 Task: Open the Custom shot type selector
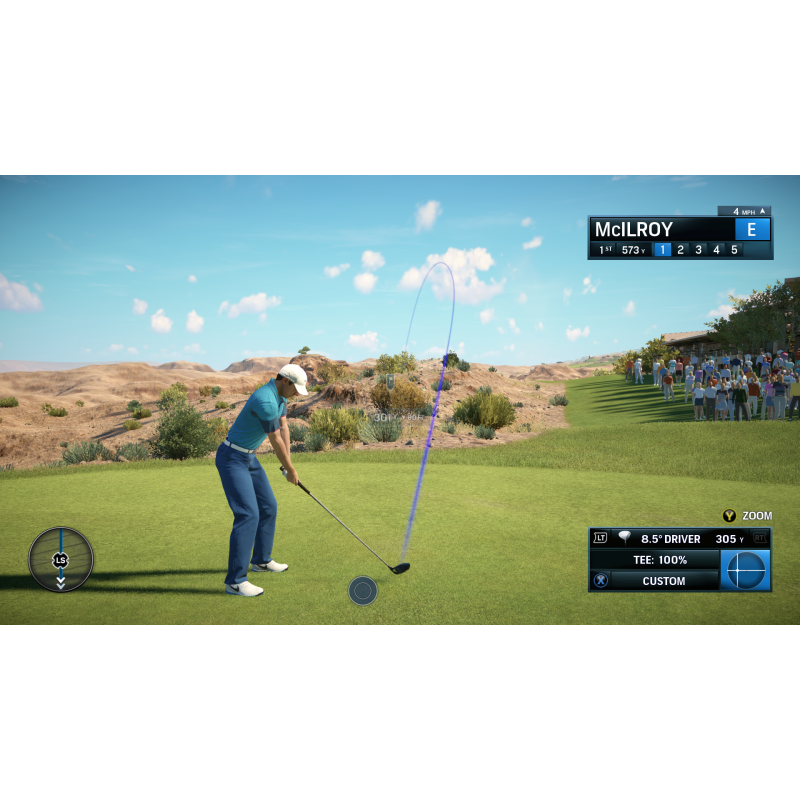coord(664,581)
